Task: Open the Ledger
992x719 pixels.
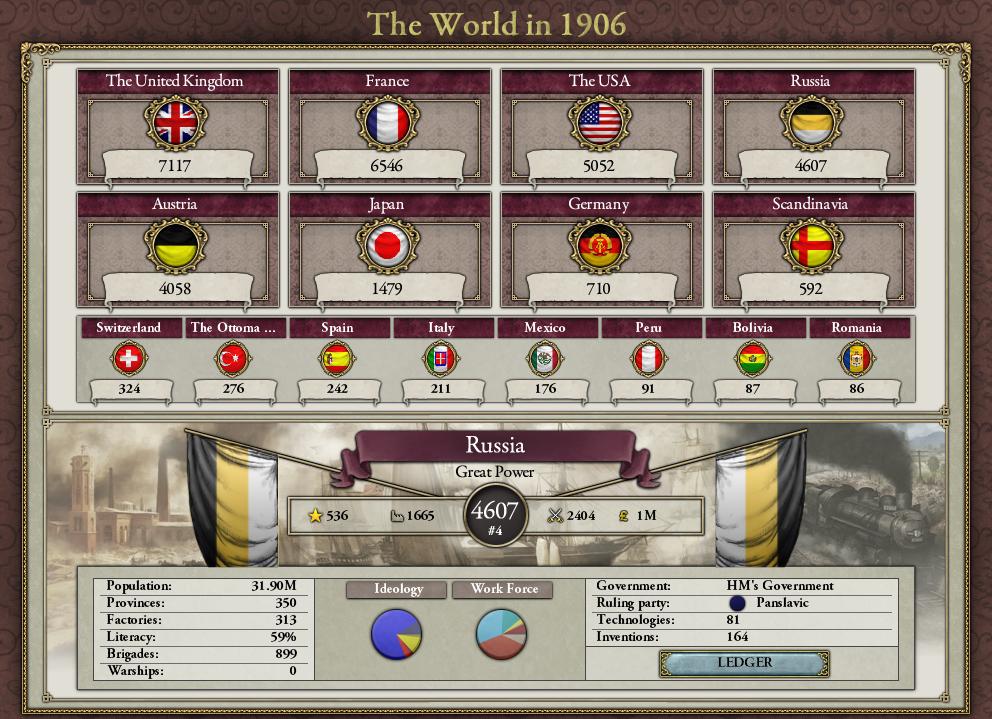Action: click(744, 663)
